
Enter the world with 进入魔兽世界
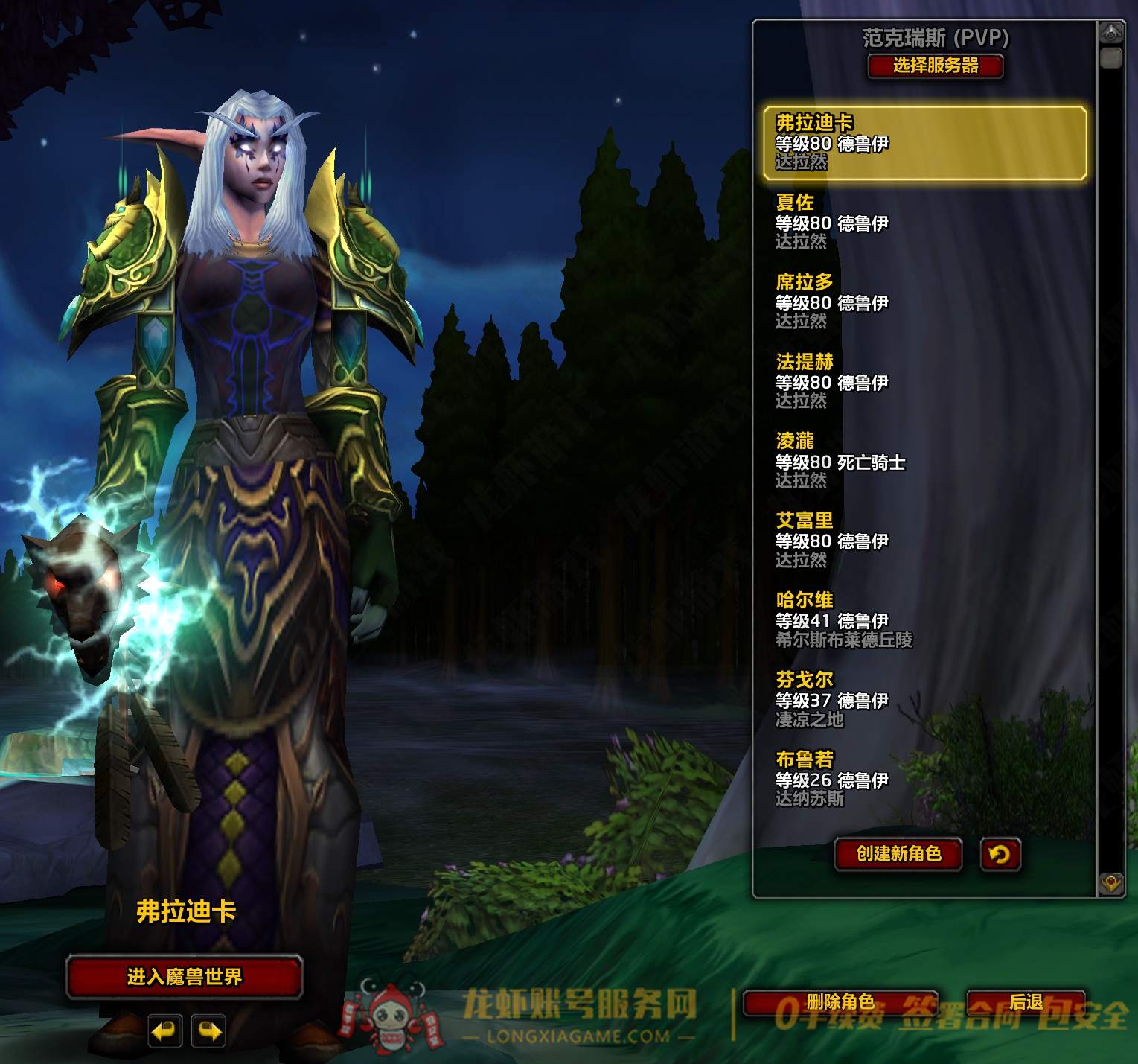(185, 976)
